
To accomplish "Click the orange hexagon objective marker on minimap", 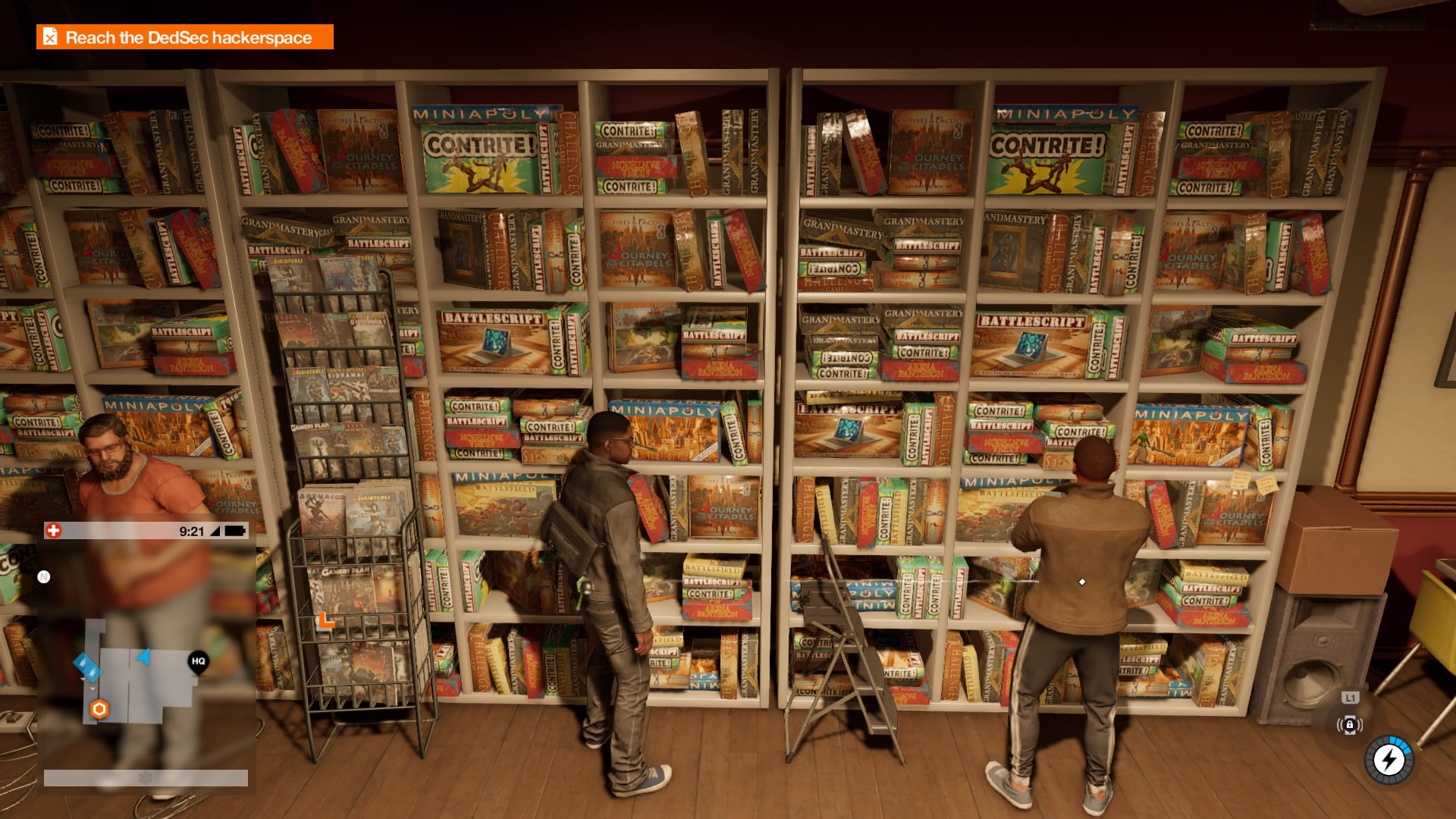I will pos(99,709).
